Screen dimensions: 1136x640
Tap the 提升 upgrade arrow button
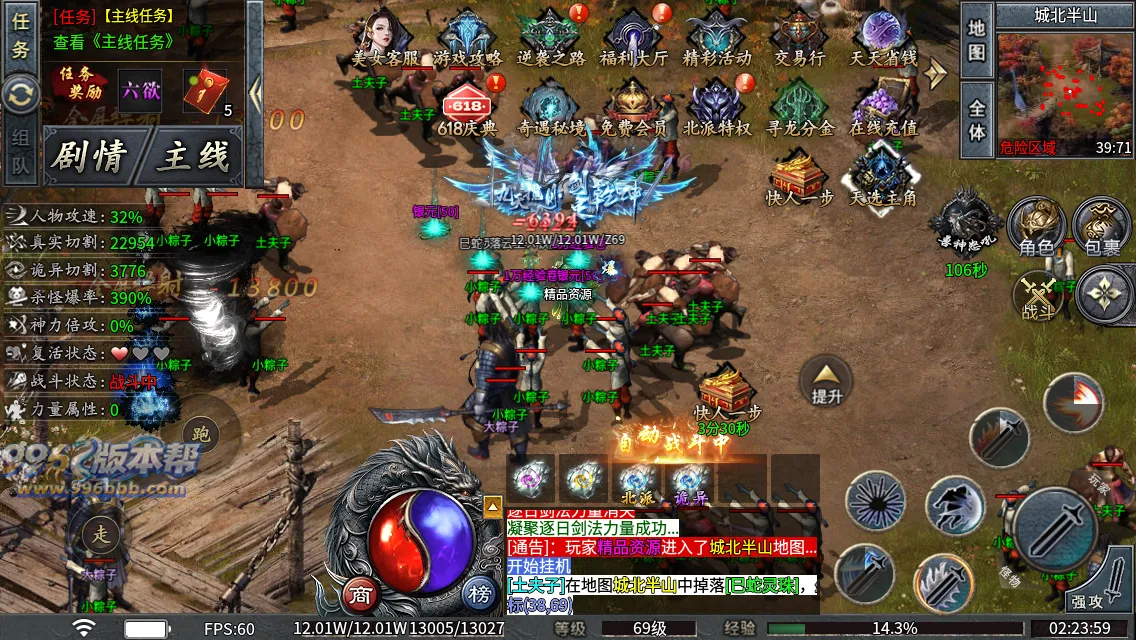[x=826, y=381]
